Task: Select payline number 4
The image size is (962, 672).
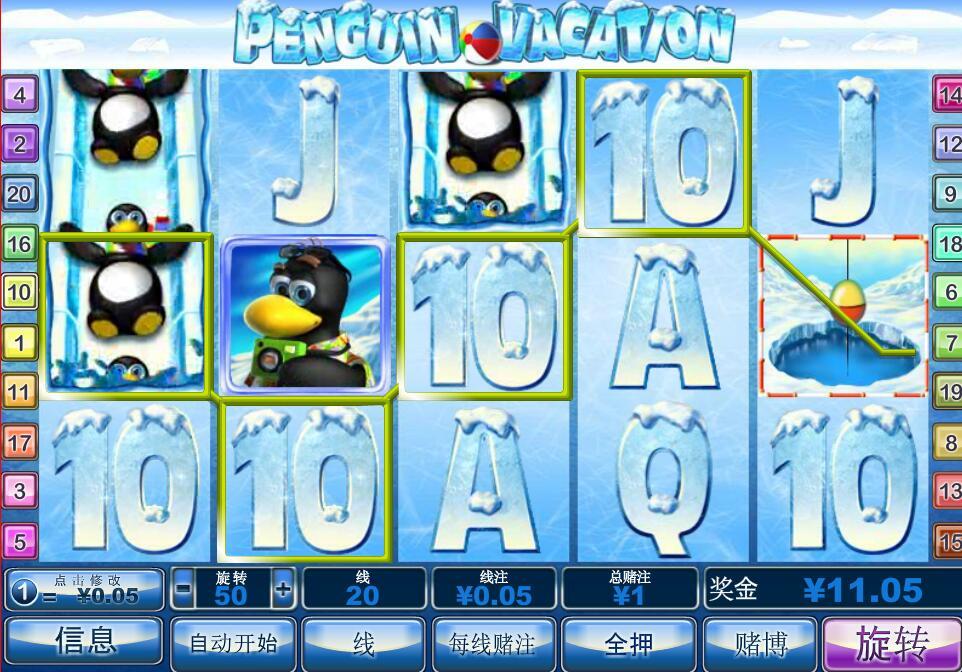Action: 20,96
